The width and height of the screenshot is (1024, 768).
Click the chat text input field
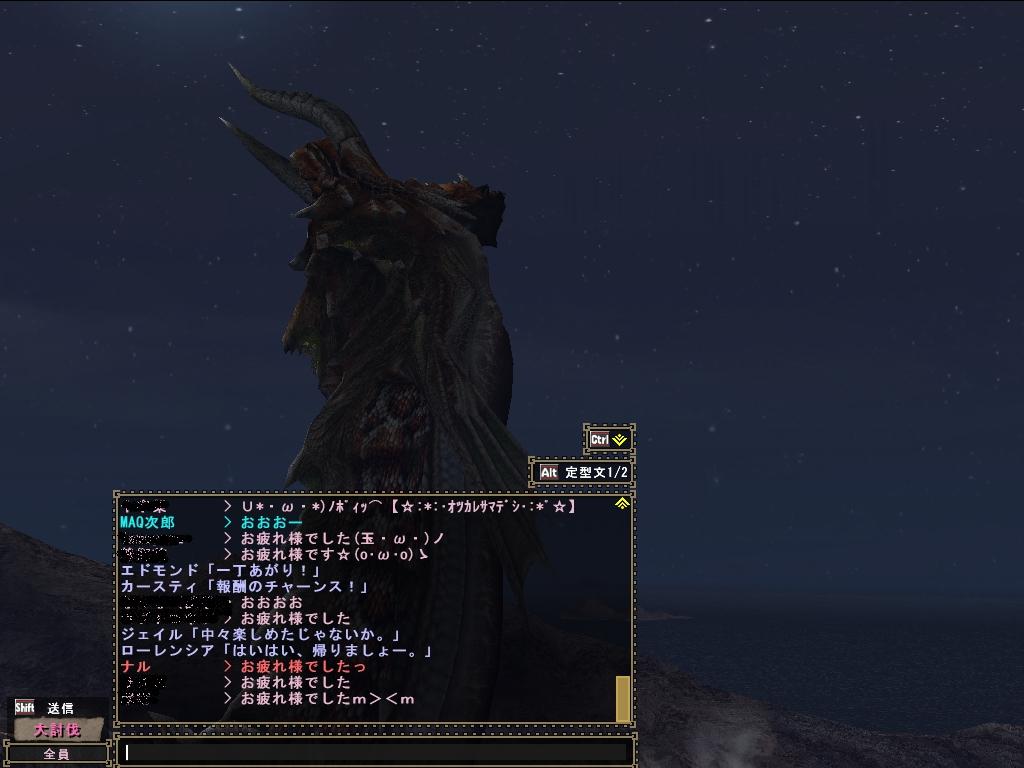coord(375,753)
